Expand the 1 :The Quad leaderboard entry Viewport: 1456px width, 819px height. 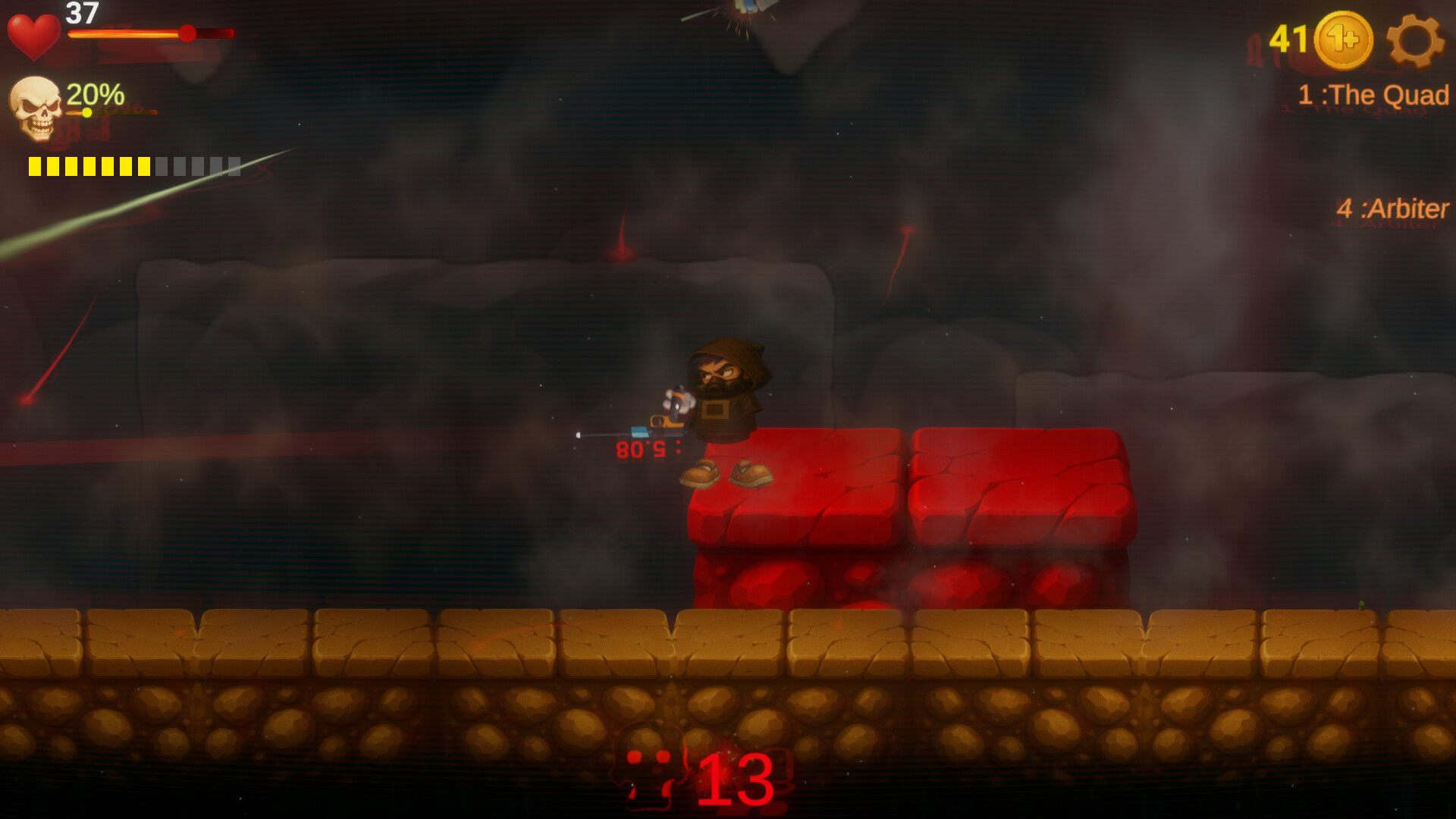pyautogui.click(x=1374, y=94)
